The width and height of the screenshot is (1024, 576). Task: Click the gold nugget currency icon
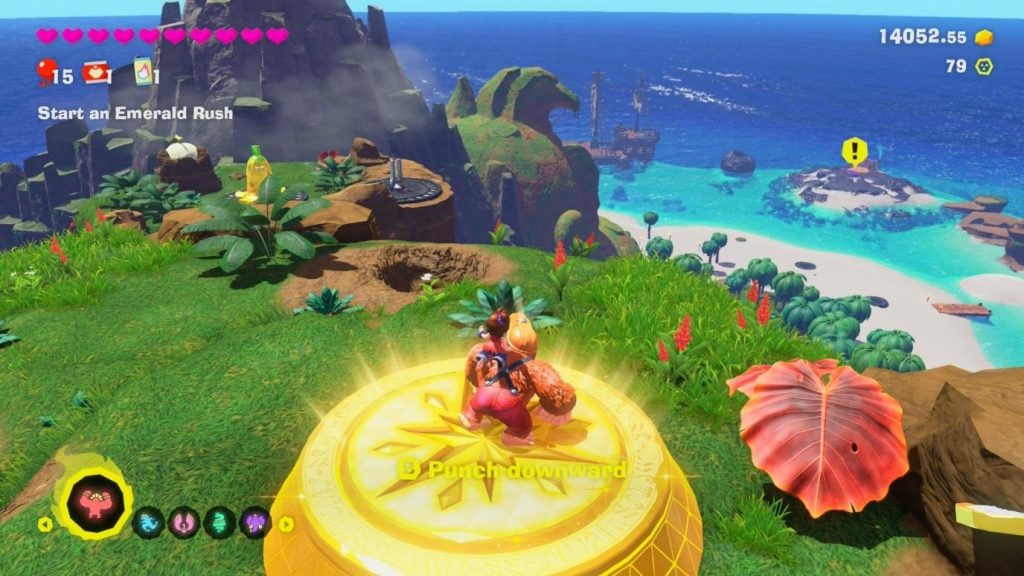pyautogui.click(x=984, y=37)
